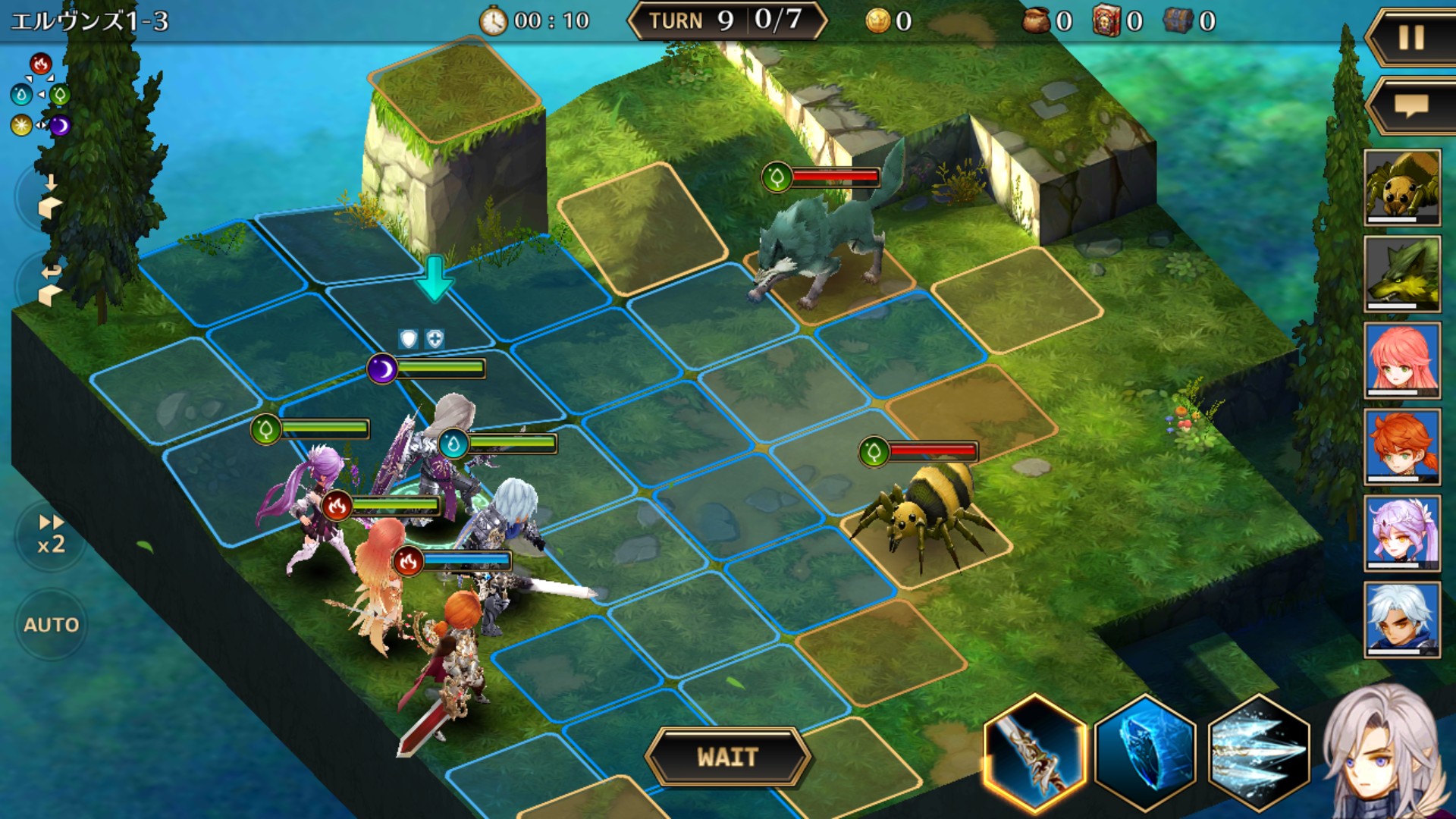1456x819 pixels.
Task: Open the chat speech bubble button
Action: pos(1410,105)
